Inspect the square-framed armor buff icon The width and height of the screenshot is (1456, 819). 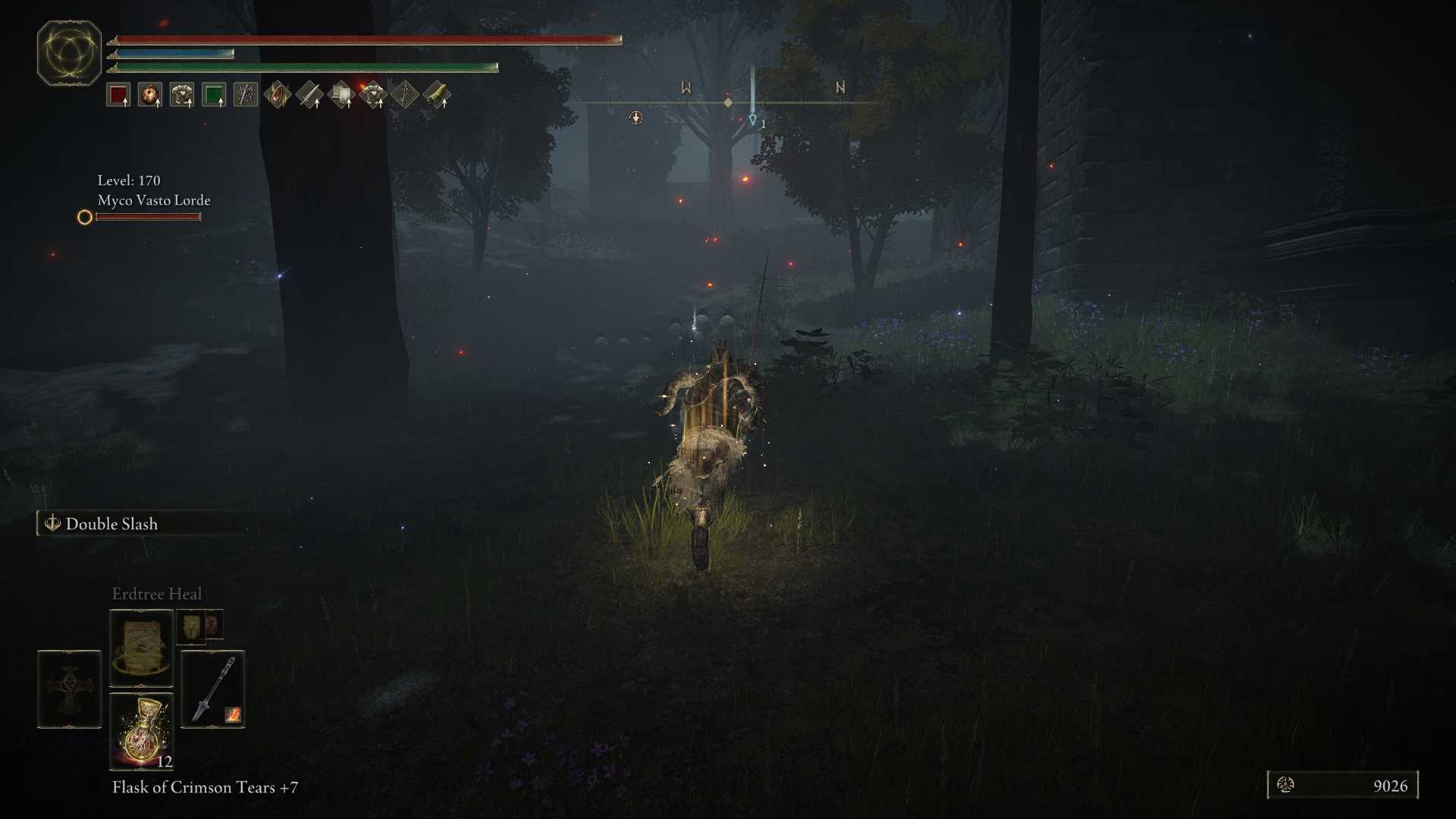click(x=182, y=96)
